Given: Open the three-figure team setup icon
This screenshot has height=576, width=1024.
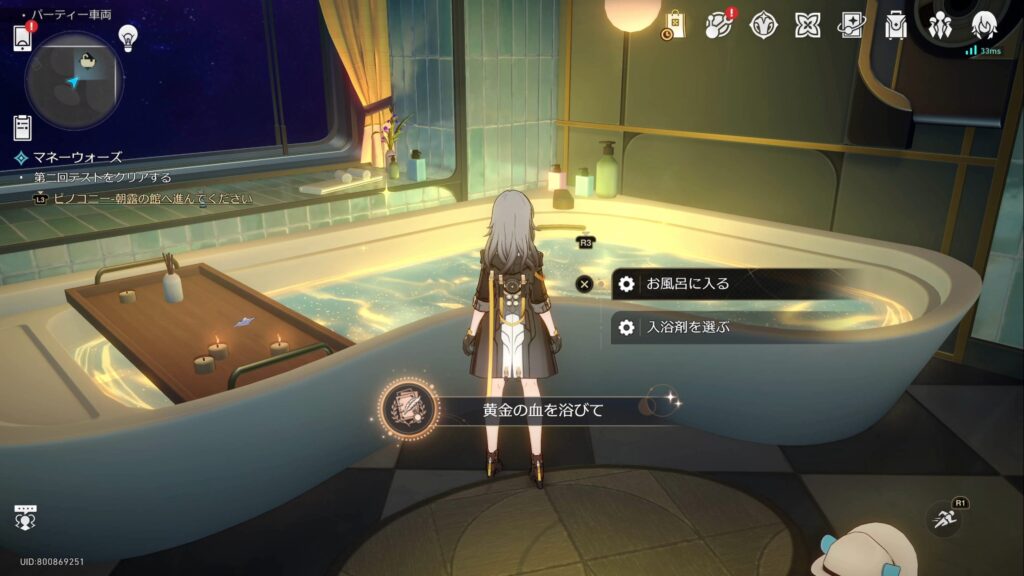Looking at the screenshot, I should [x=940, y=25].
